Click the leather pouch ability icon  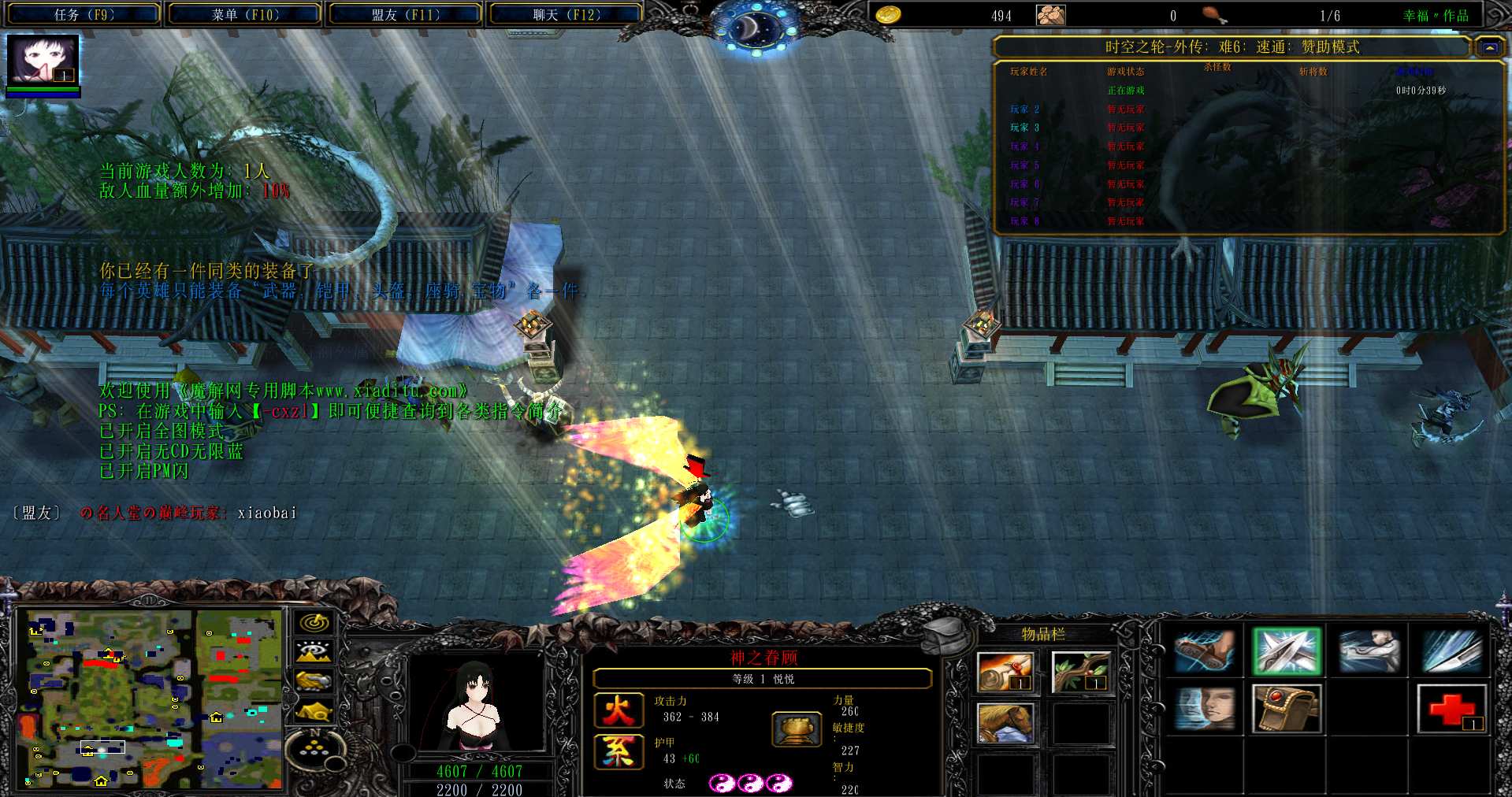pos(1286,709)
